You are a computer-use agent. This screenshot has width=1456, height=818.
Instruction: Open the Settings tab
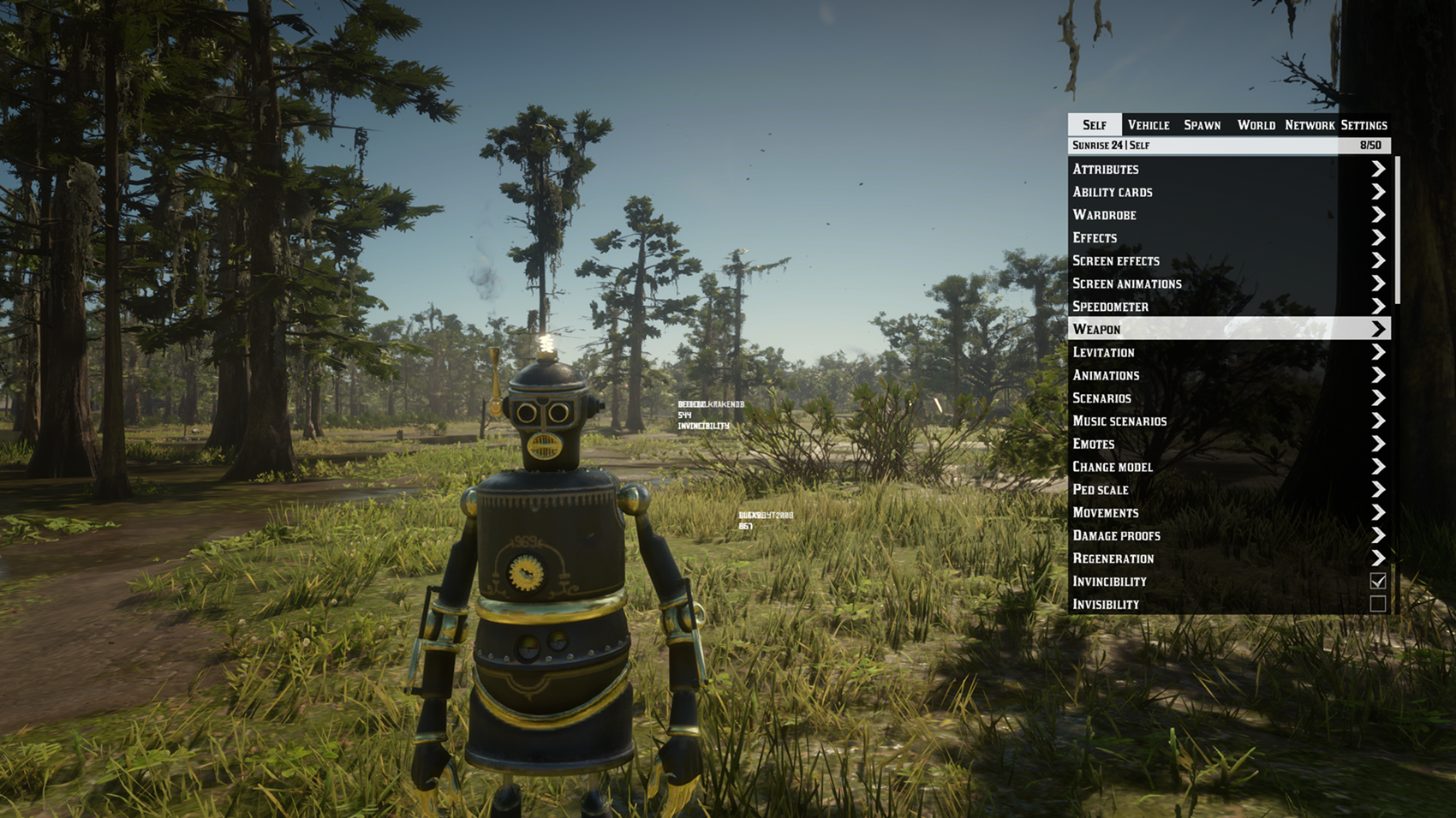click(x=1364, y=125)
